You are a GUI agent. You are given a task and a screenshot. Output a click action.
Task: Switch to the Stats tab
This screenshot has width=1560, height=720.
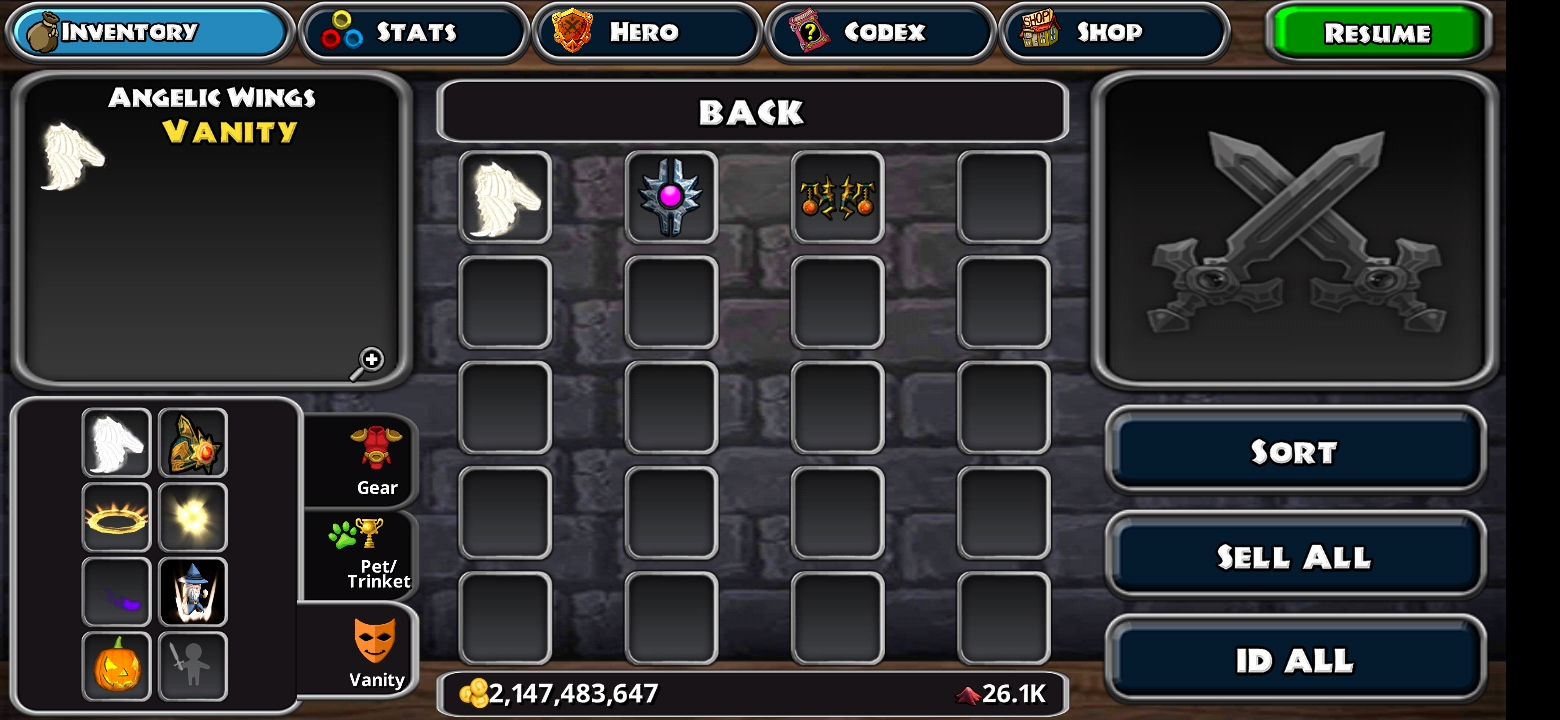(413, 32)
